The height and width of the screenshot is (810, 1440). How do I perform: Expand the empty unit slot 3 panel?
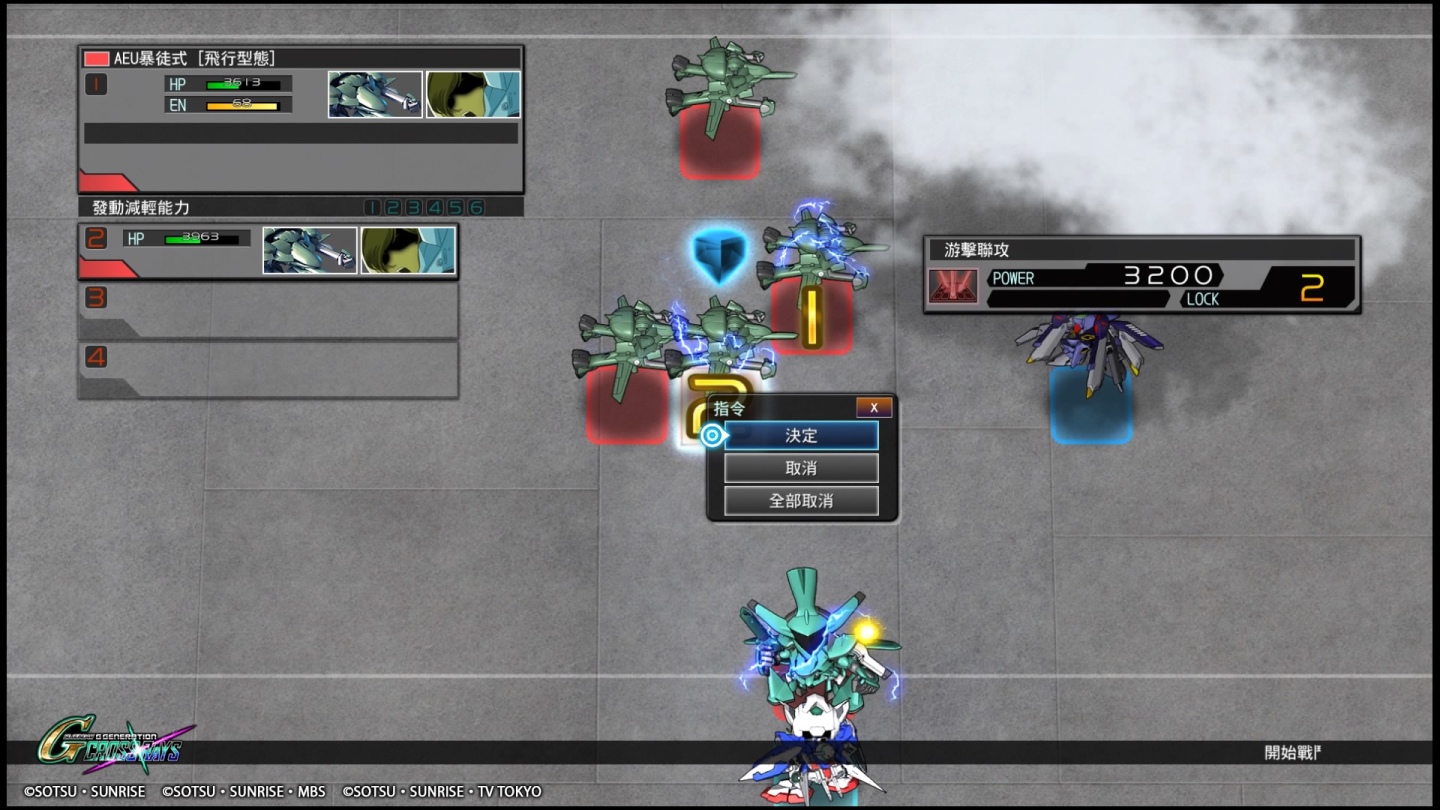268,311
